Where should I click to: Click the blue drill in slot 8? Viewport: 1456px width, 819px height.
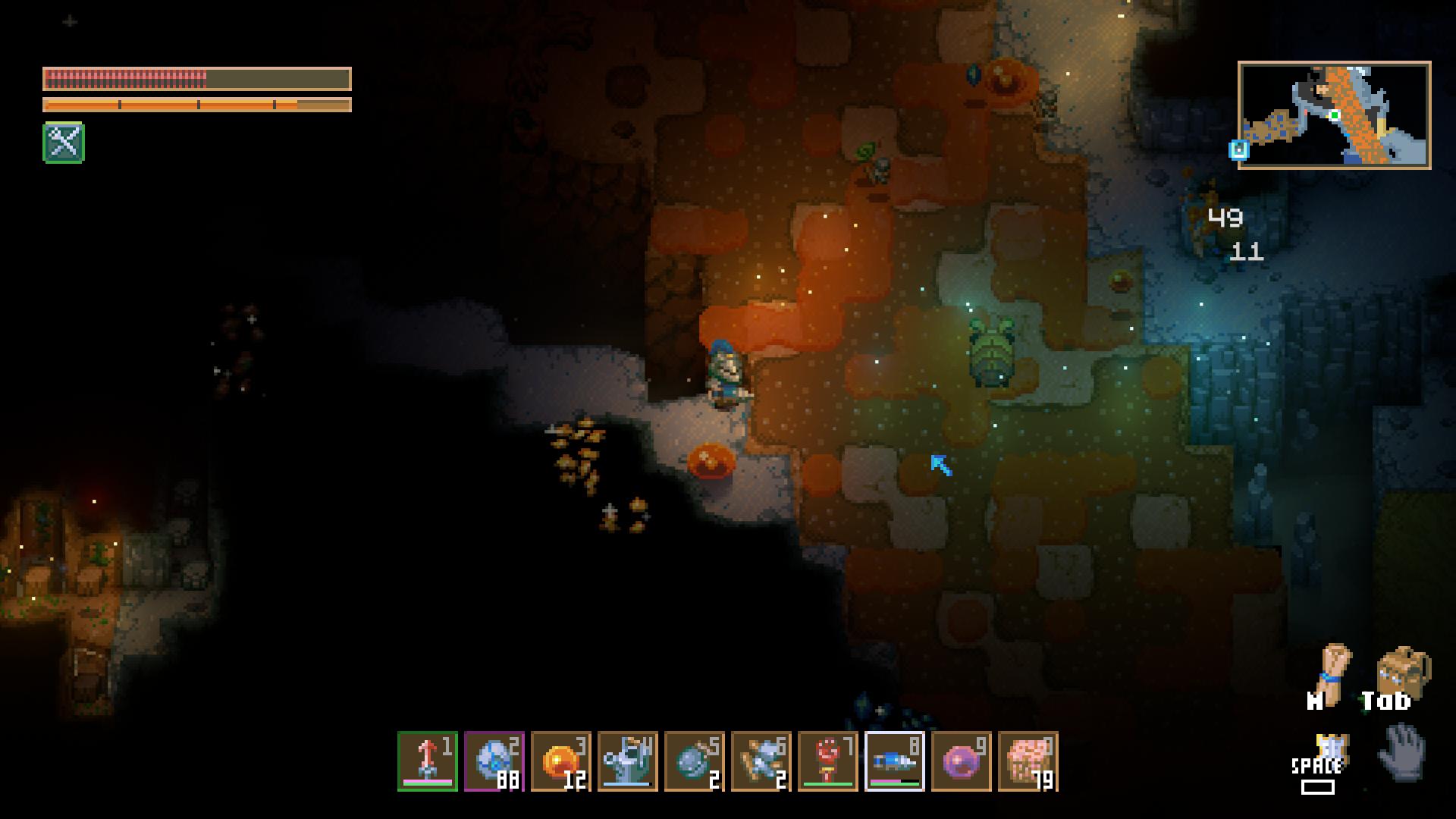895,761
